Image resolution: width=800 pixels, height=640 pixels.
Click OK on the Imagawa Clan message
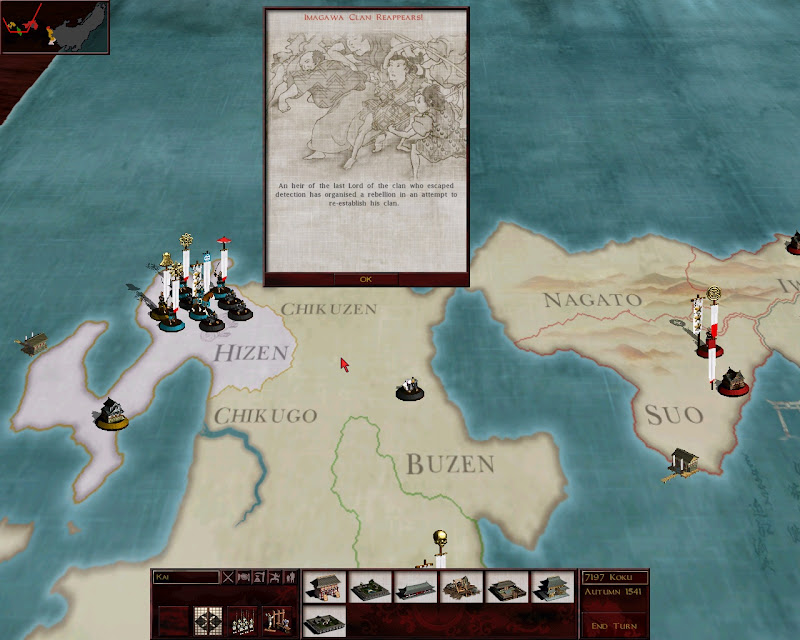pyautogui.click(x=365, y=279)
